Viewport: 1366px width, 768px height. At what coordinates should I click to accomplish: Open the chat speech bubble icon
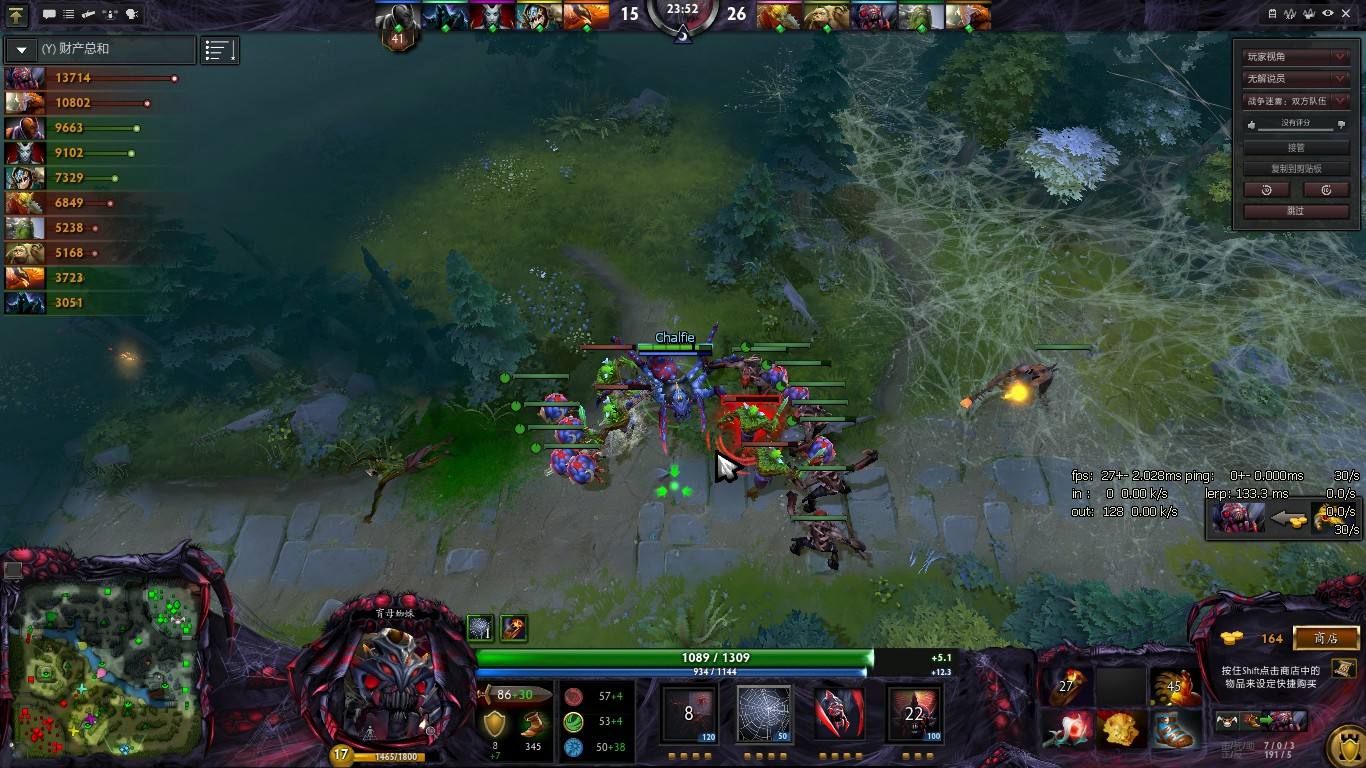[x=49, y=14]
